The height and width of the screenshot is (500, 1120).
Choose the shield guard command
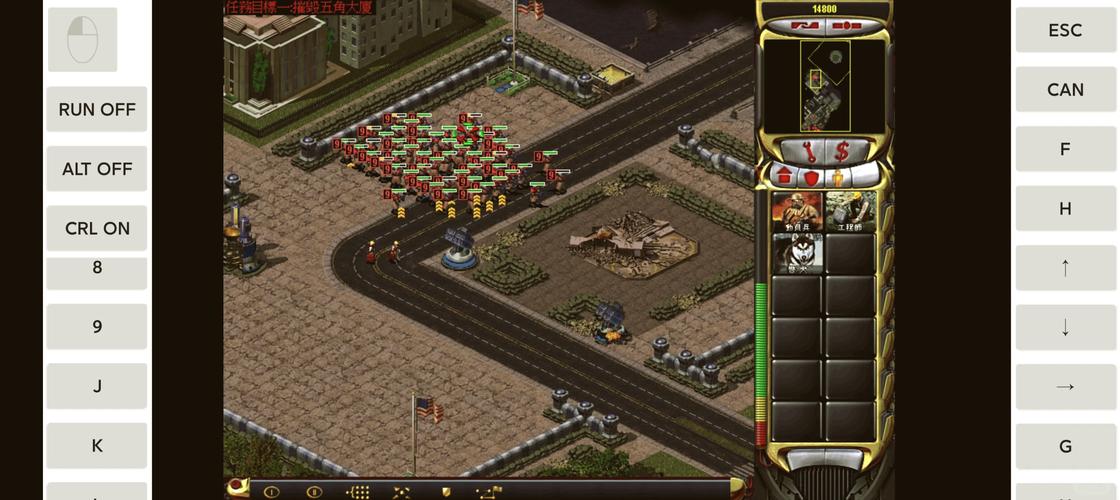coord(445,492)
